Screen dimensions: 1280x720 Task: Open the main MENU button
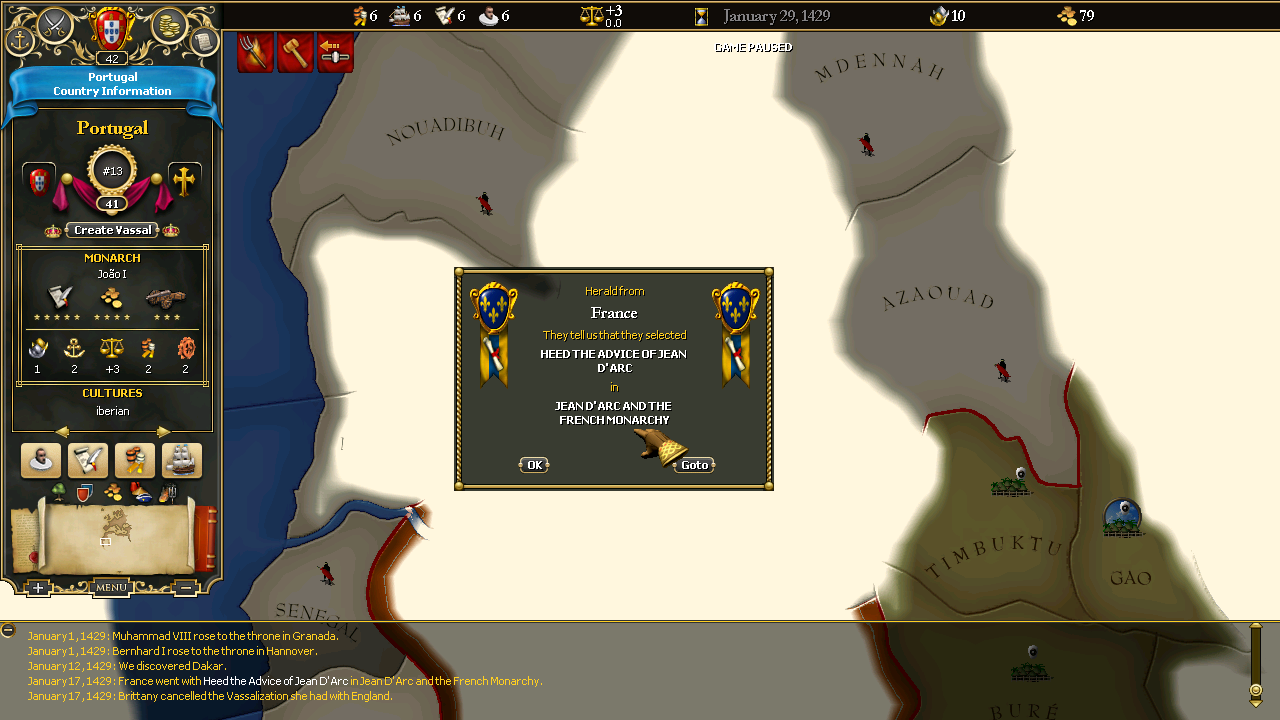pyautogui.click(x=111, y=587)
